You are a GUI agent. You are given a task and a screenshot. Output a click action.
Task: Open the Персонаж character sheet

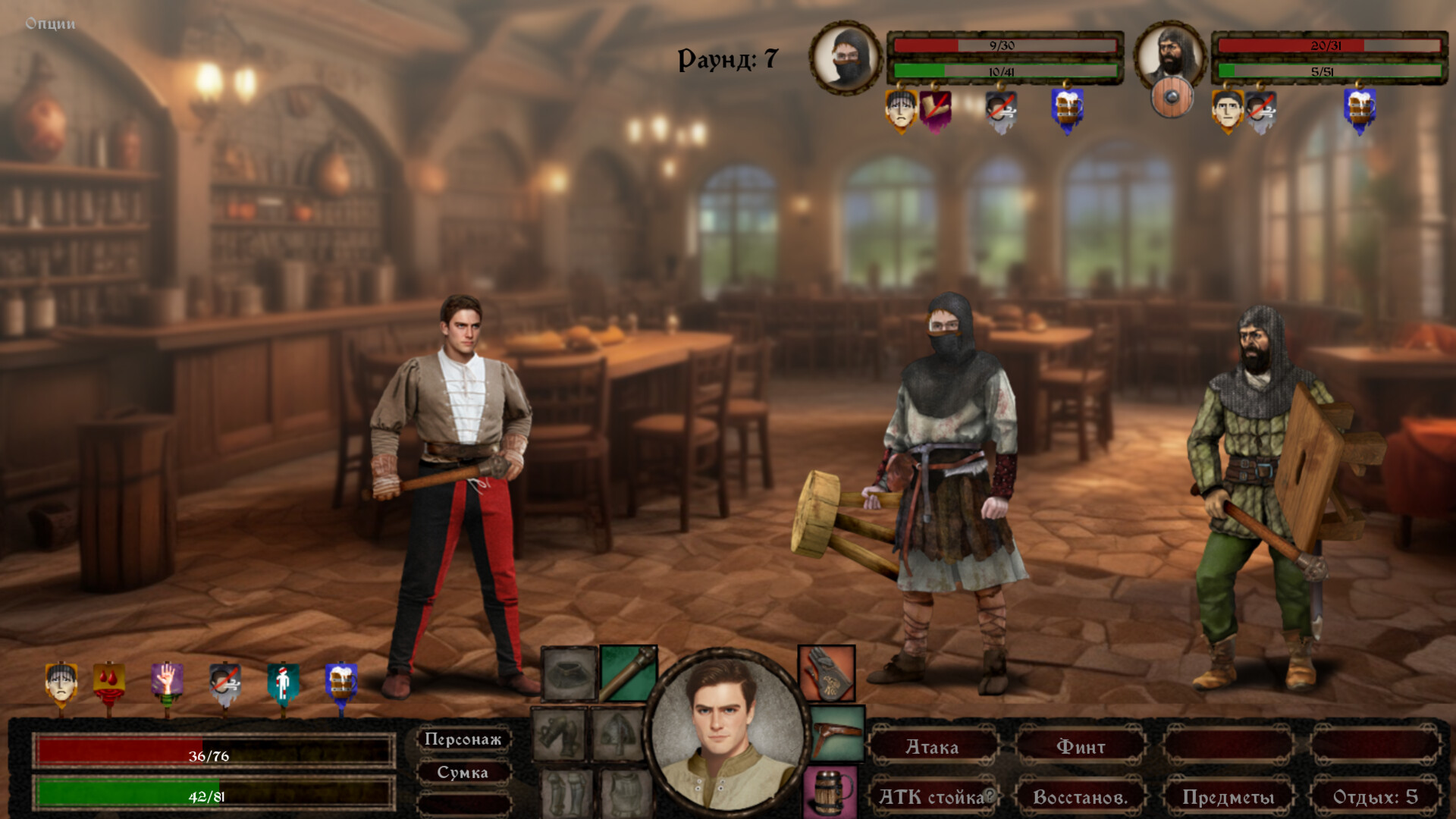pos(463,739)
